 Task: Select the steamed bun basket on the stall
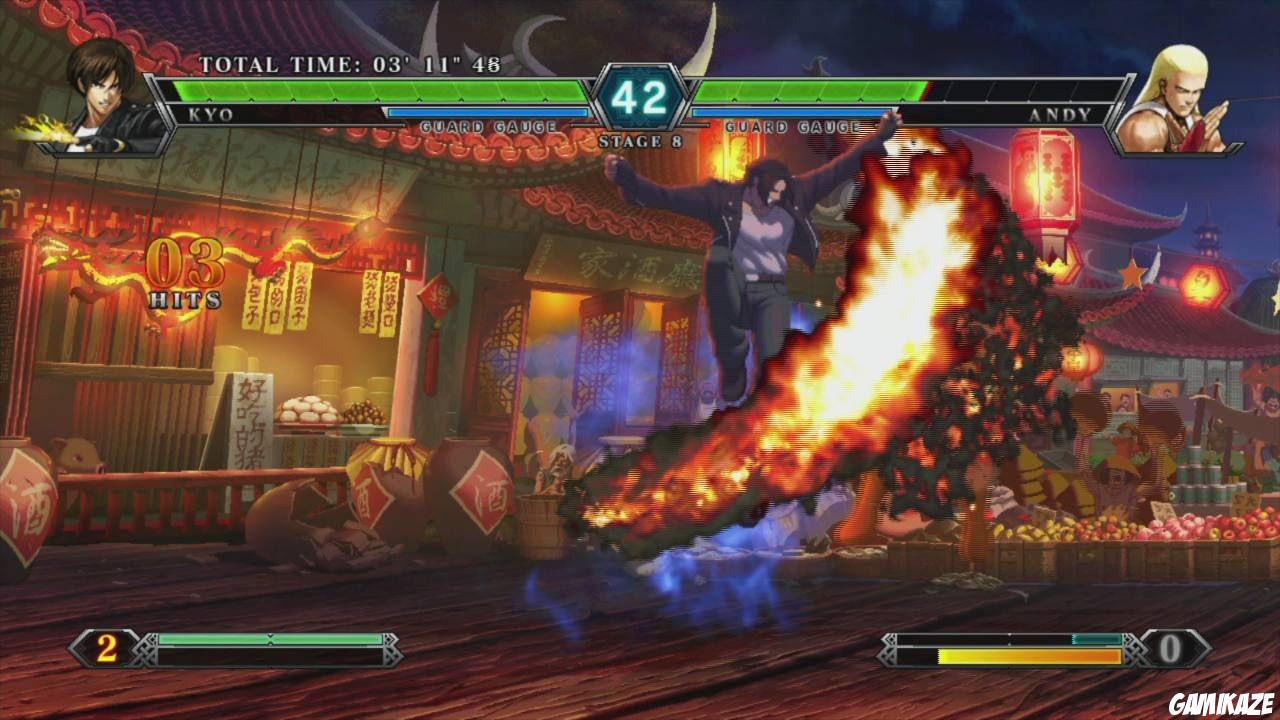tap(305, 410)
